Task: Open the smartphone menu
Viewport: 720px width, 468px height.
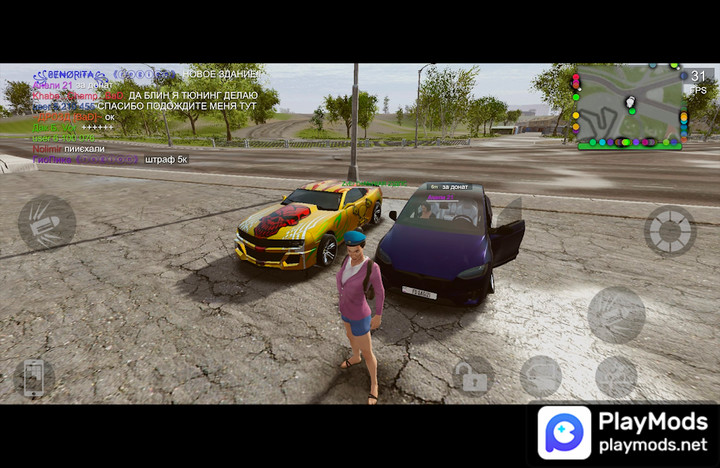Action: coord(34,378)
